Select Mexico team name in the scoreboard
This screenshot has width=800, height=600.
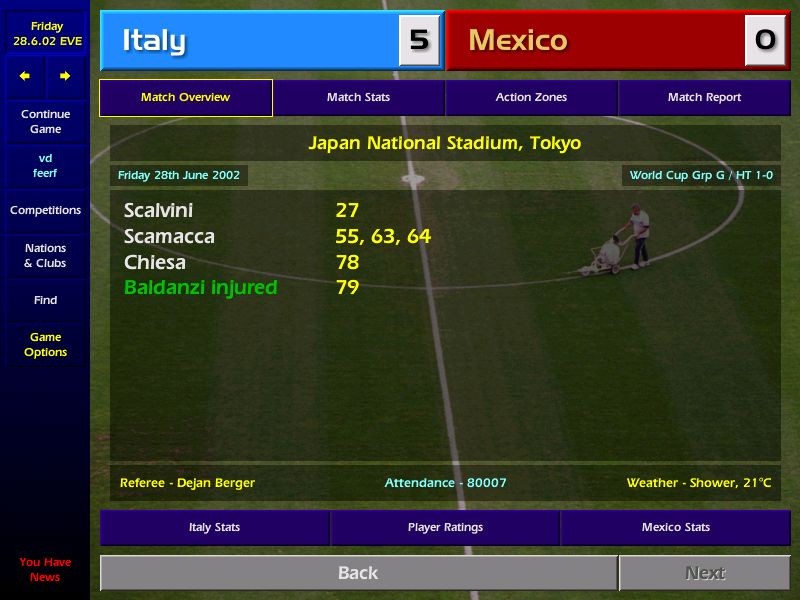[517, 41]
